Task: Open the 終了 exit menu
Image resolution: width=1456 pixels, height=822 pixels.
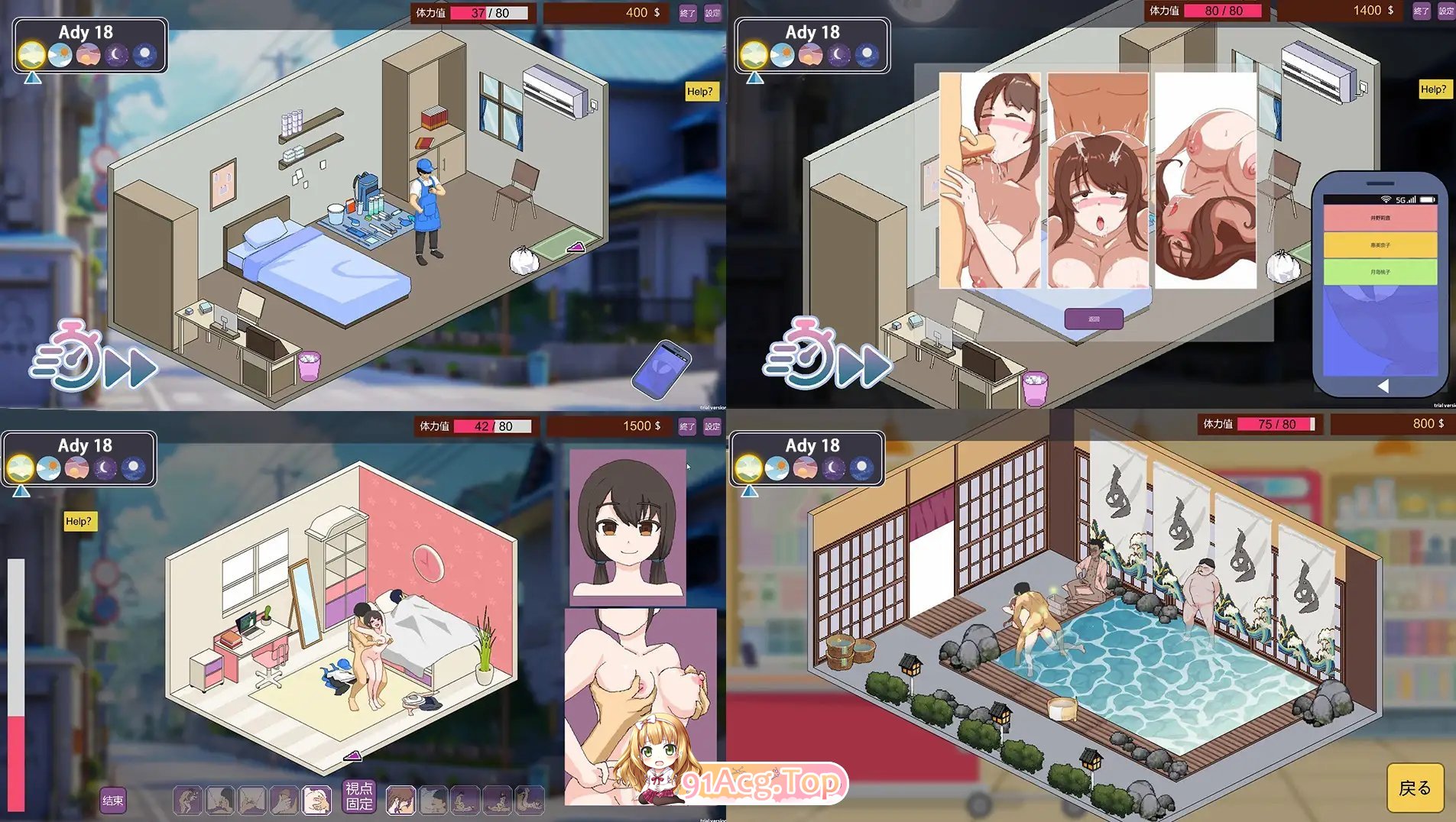Action: point(688,13)
